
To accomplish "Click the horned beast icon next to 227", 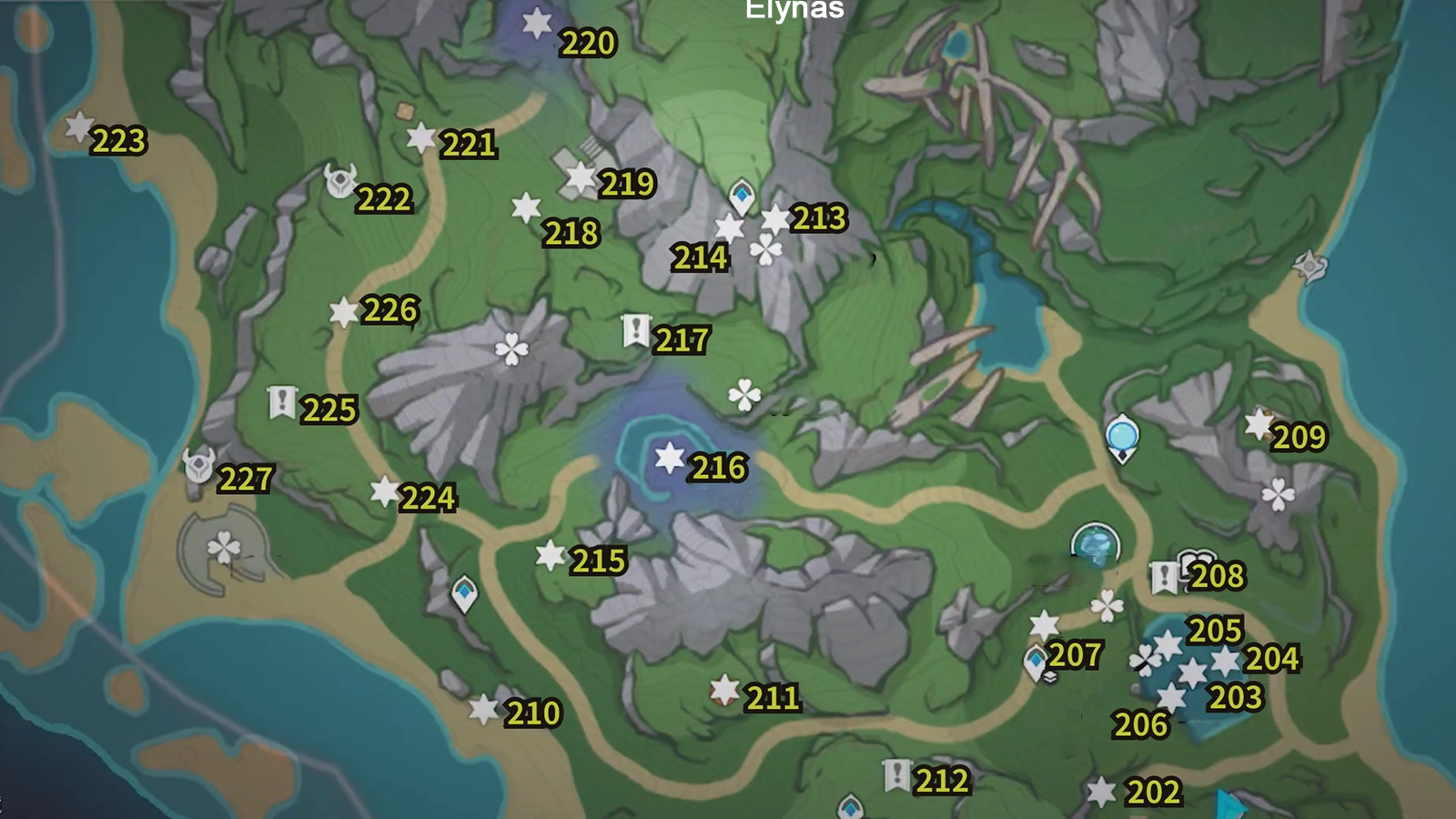I will 198,464.
